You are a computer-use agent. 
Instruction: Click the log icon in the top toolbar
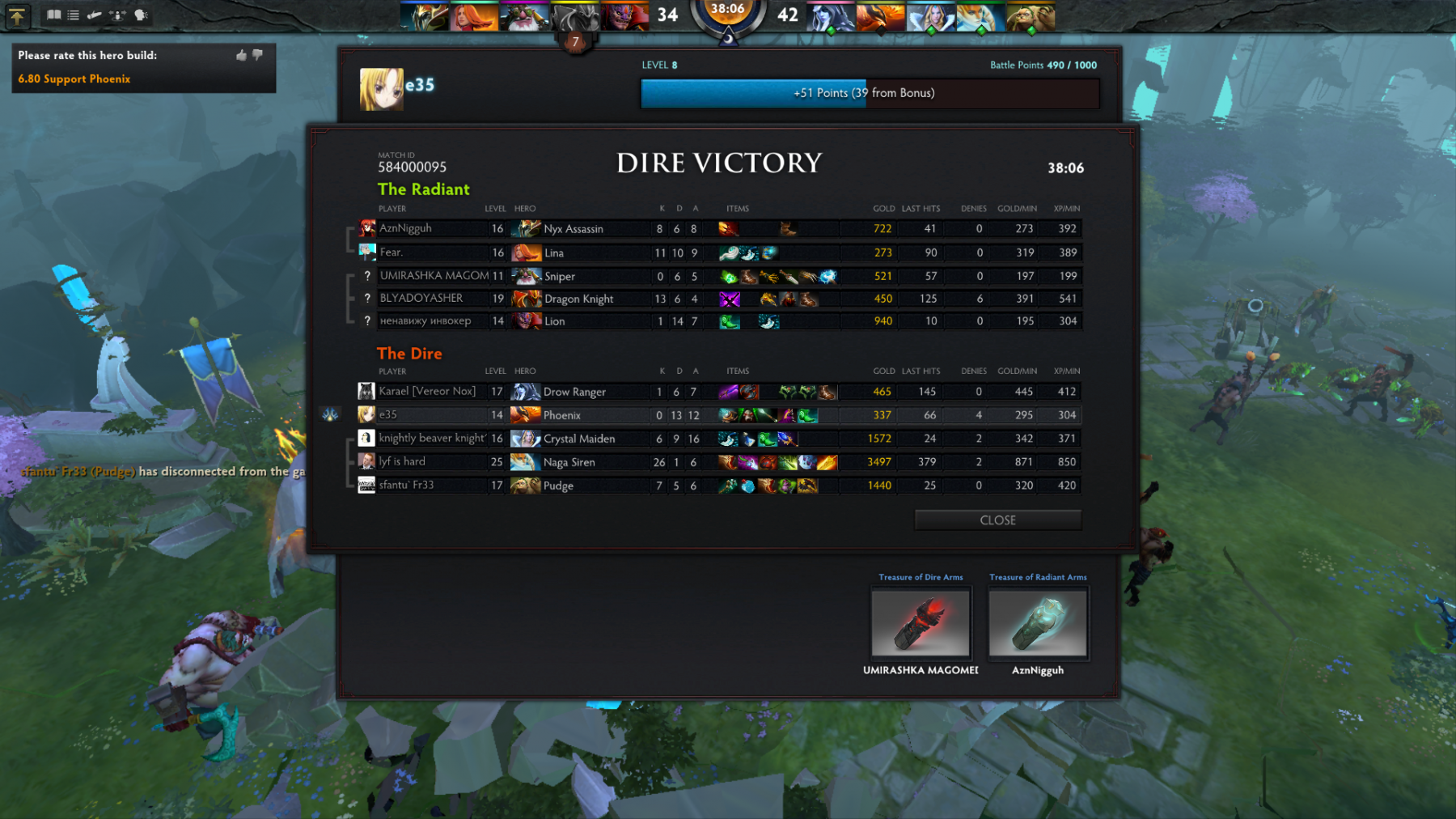pos(95,15)
